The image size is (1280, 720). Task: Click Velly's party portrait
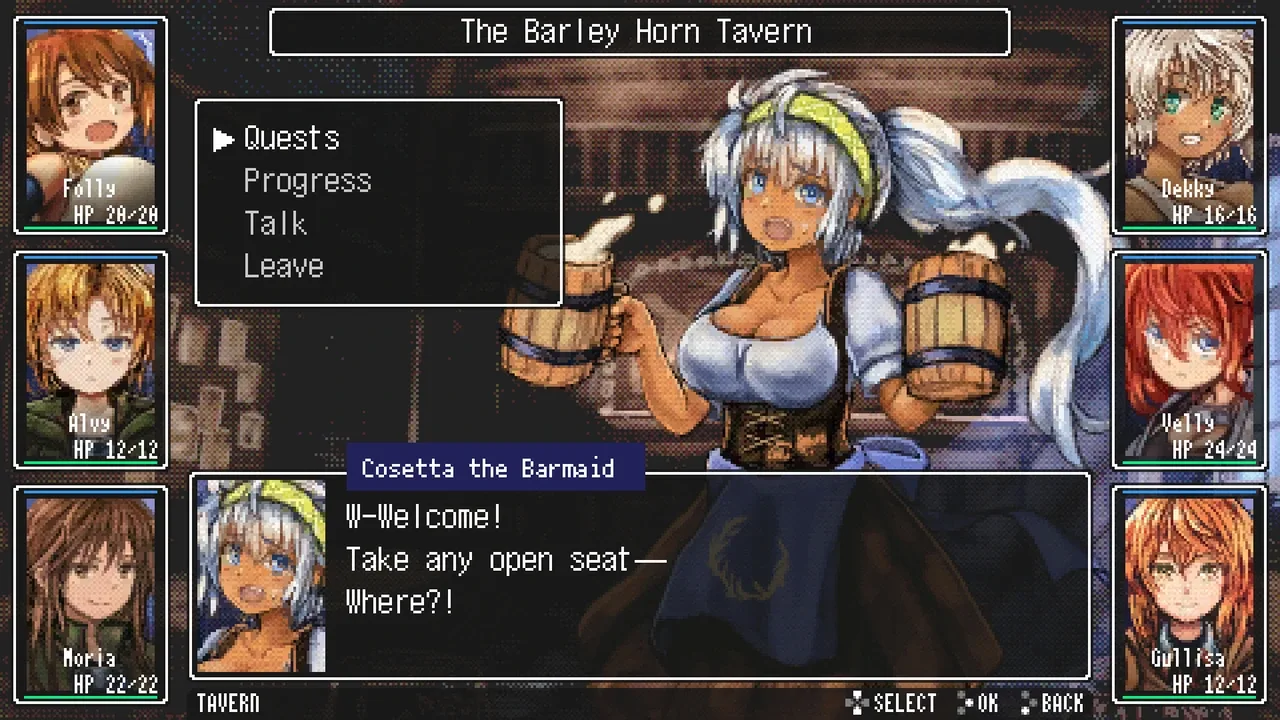pos(1188,360)
